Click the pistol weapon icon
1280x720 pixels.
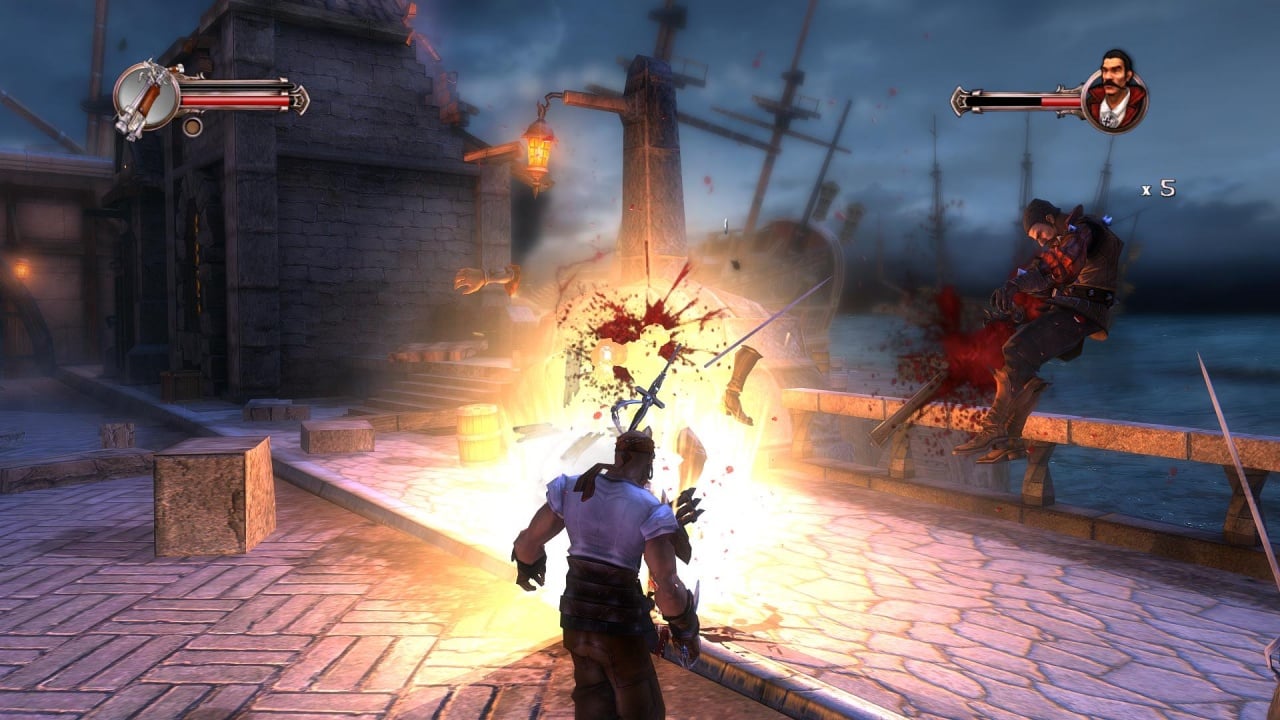click(x=146, y=98)
